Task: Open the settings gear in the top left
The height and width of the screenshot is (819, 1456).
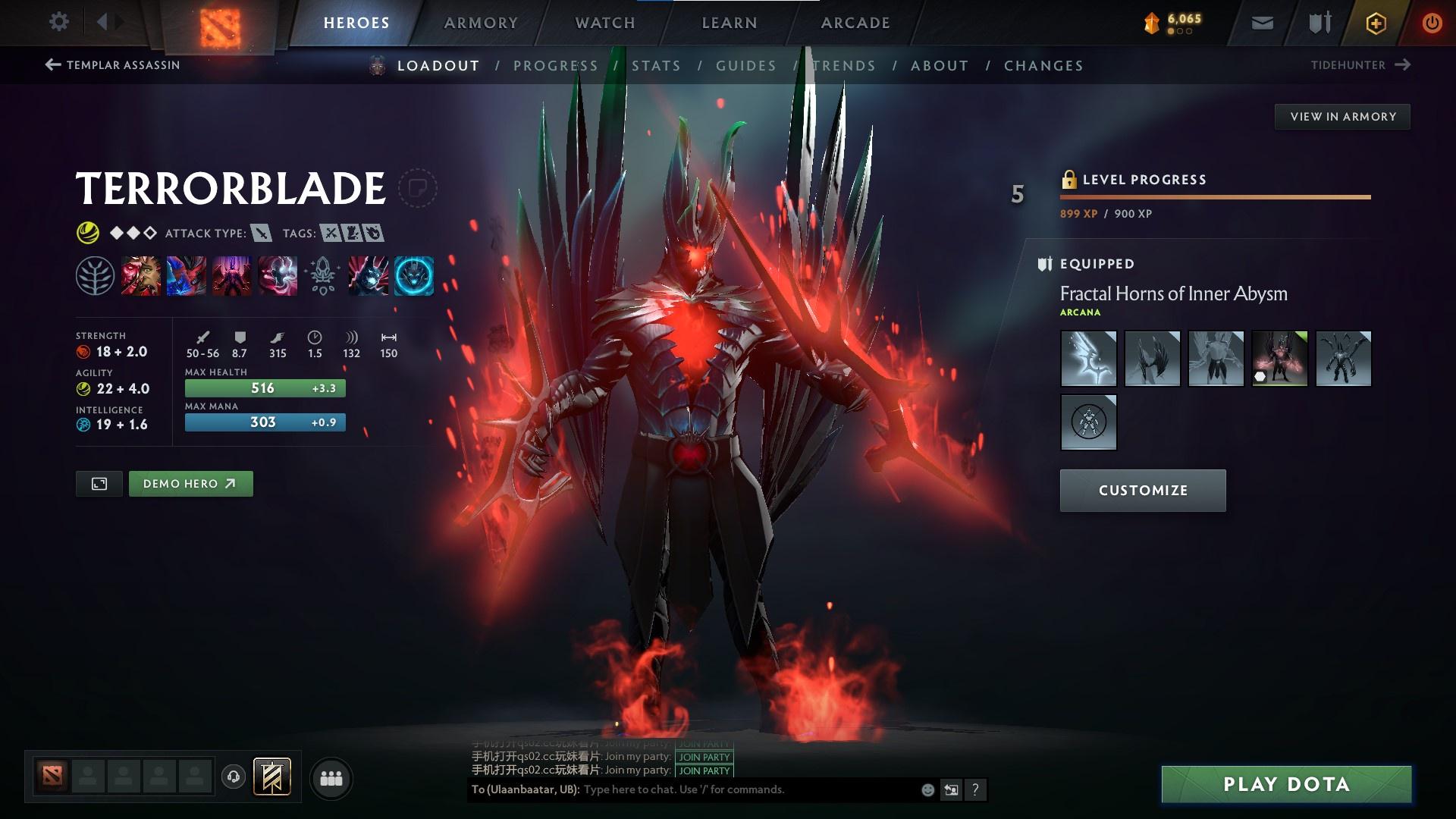Action: click(x=58, y=22)
